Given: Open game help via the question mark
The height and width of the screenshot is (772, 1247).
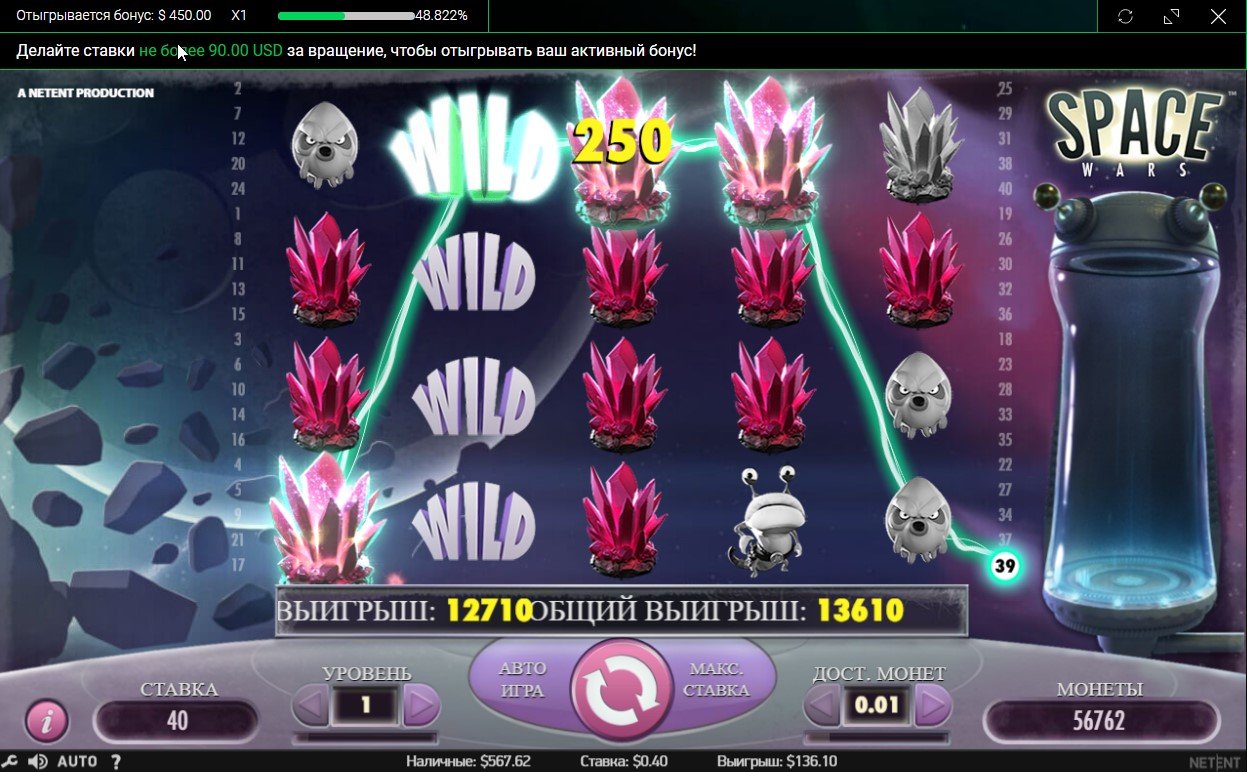Looking at the screenshot, I should point(116,761).
